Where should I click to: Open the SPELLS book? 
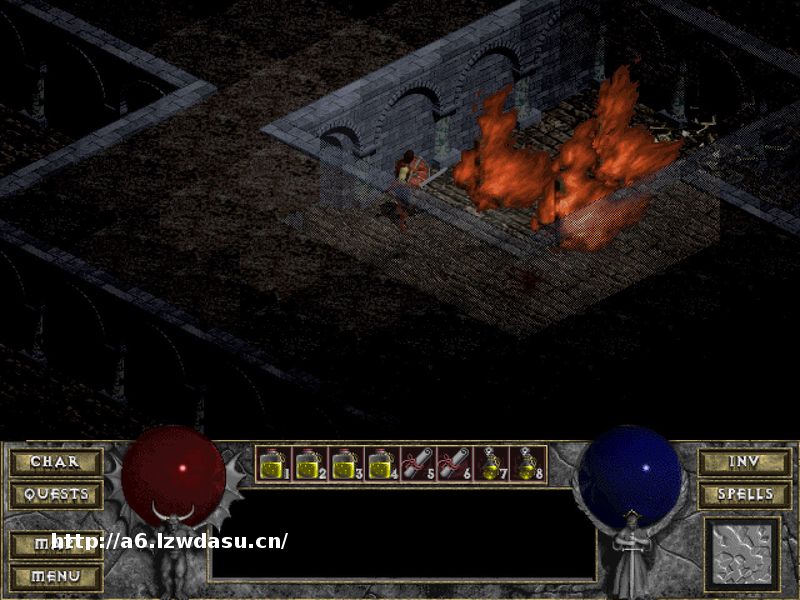coord(744,494)
